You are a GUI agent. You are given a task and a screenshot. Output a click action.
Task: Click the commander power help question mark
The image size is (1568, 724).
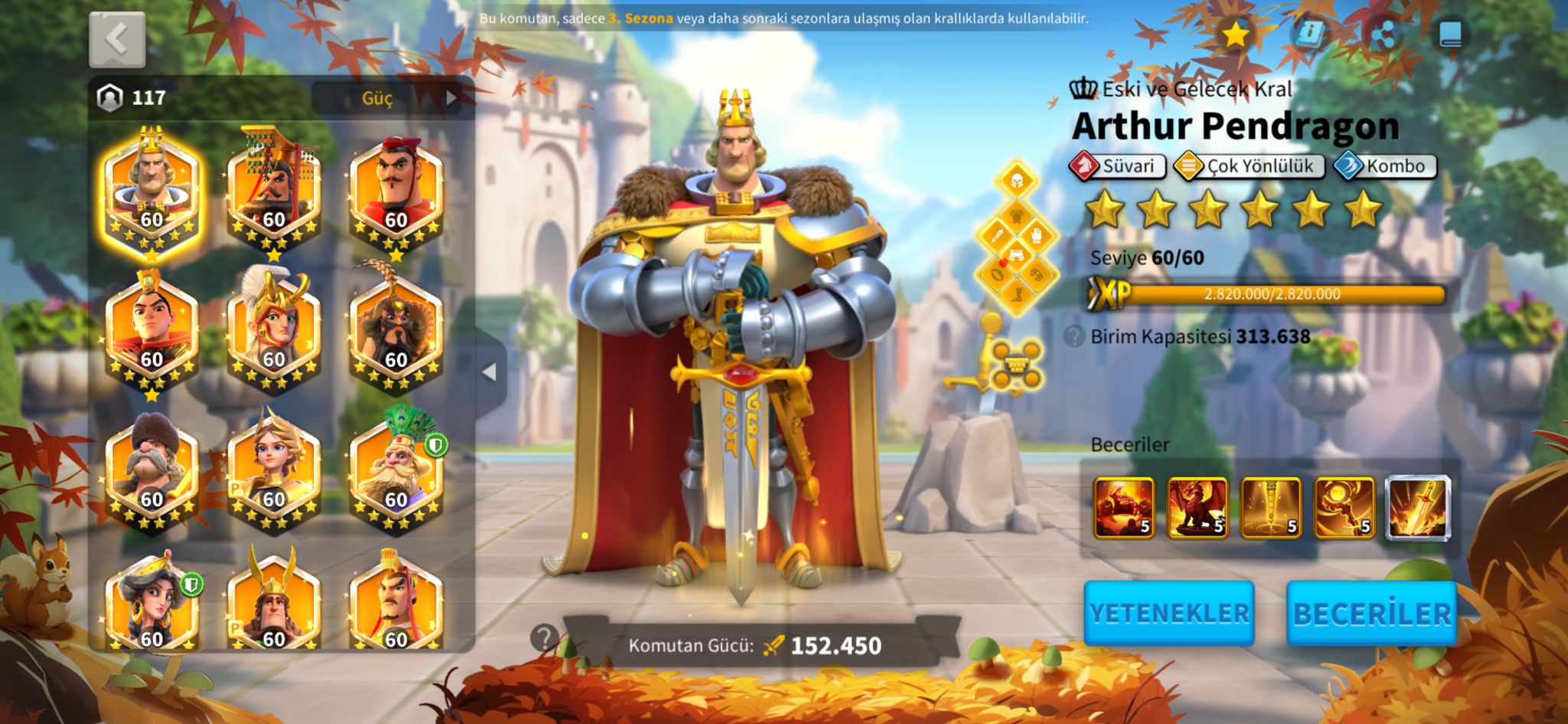click(x=544, y=637)
